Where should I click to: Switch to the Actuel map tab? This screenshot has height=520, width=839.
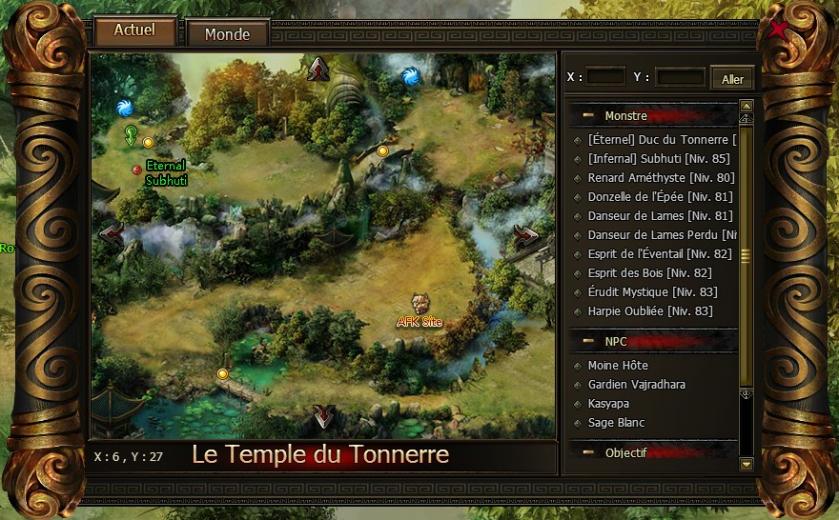(134, 31)
